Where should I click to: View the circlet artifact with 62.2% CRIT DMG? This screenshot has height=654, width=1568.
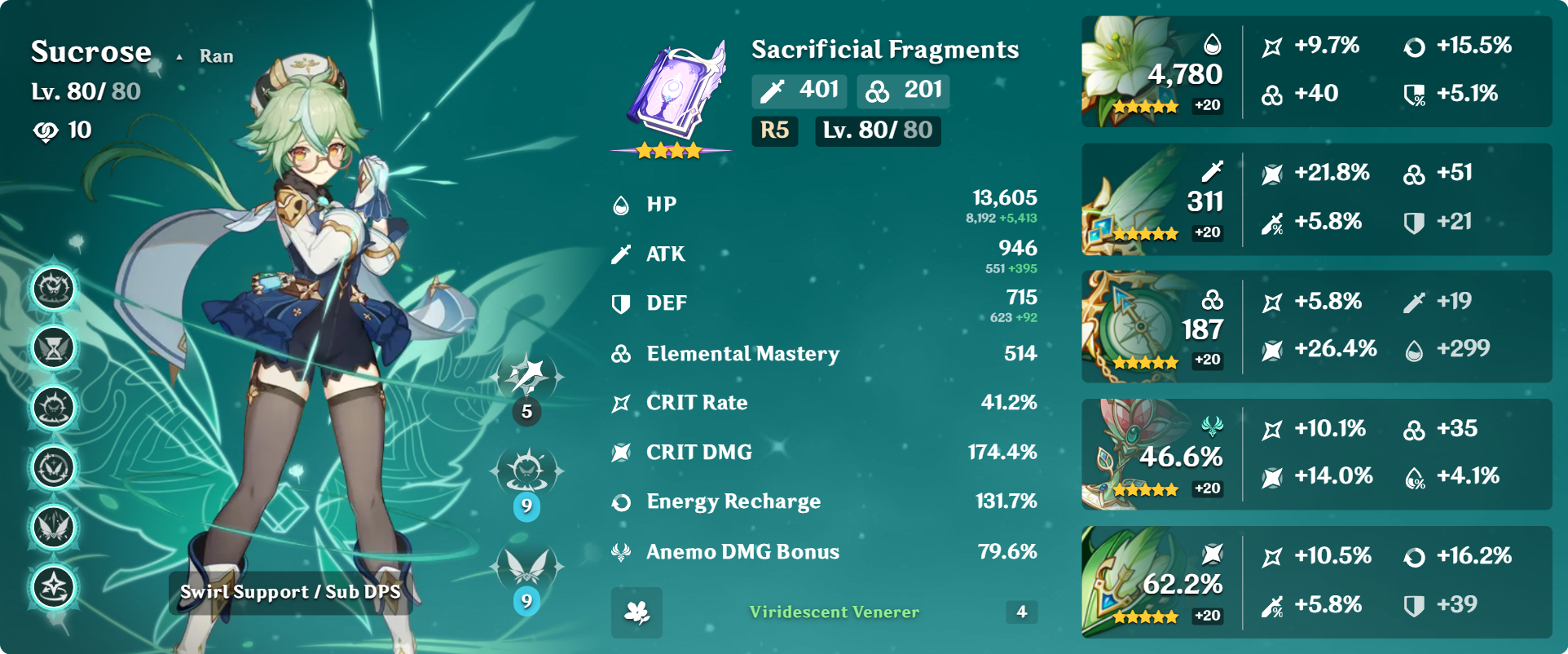click(1133, 582)
